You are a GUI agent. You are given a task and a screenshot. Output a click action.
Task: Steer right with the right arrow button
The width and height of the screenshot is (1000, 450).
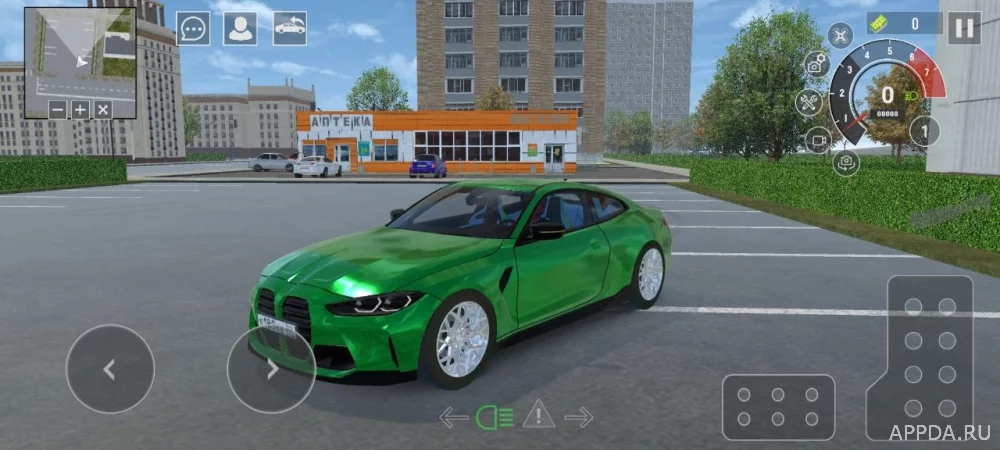click(x=271, y=369)
